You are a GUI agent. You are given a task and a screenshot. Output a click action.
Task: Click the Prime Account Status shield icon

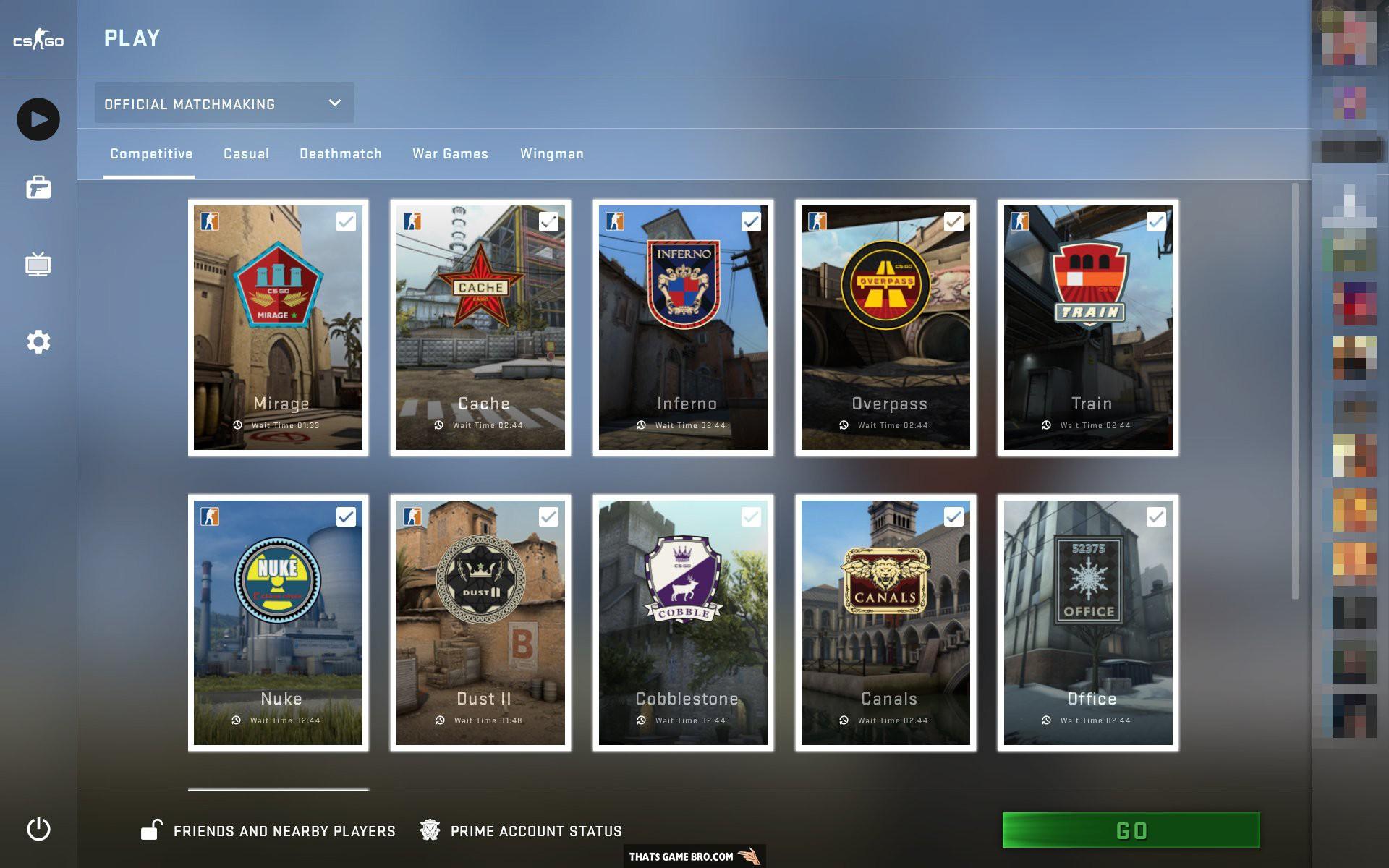pos(430,830)
